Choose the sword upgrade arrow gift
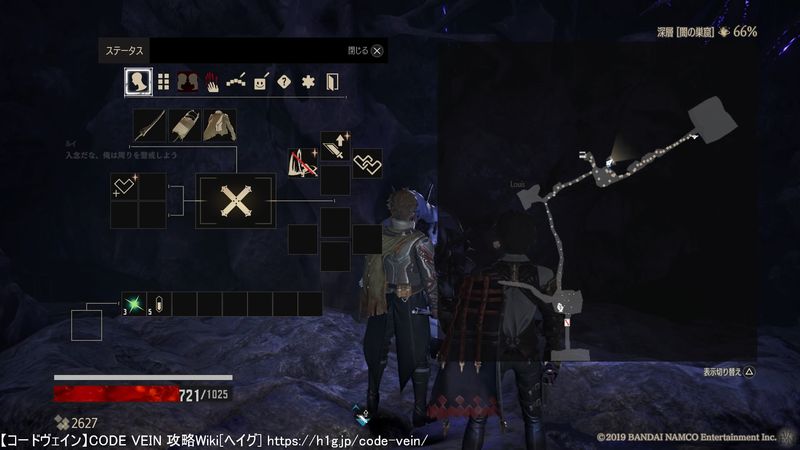The image size is (800, 450). tap(334, 146)
